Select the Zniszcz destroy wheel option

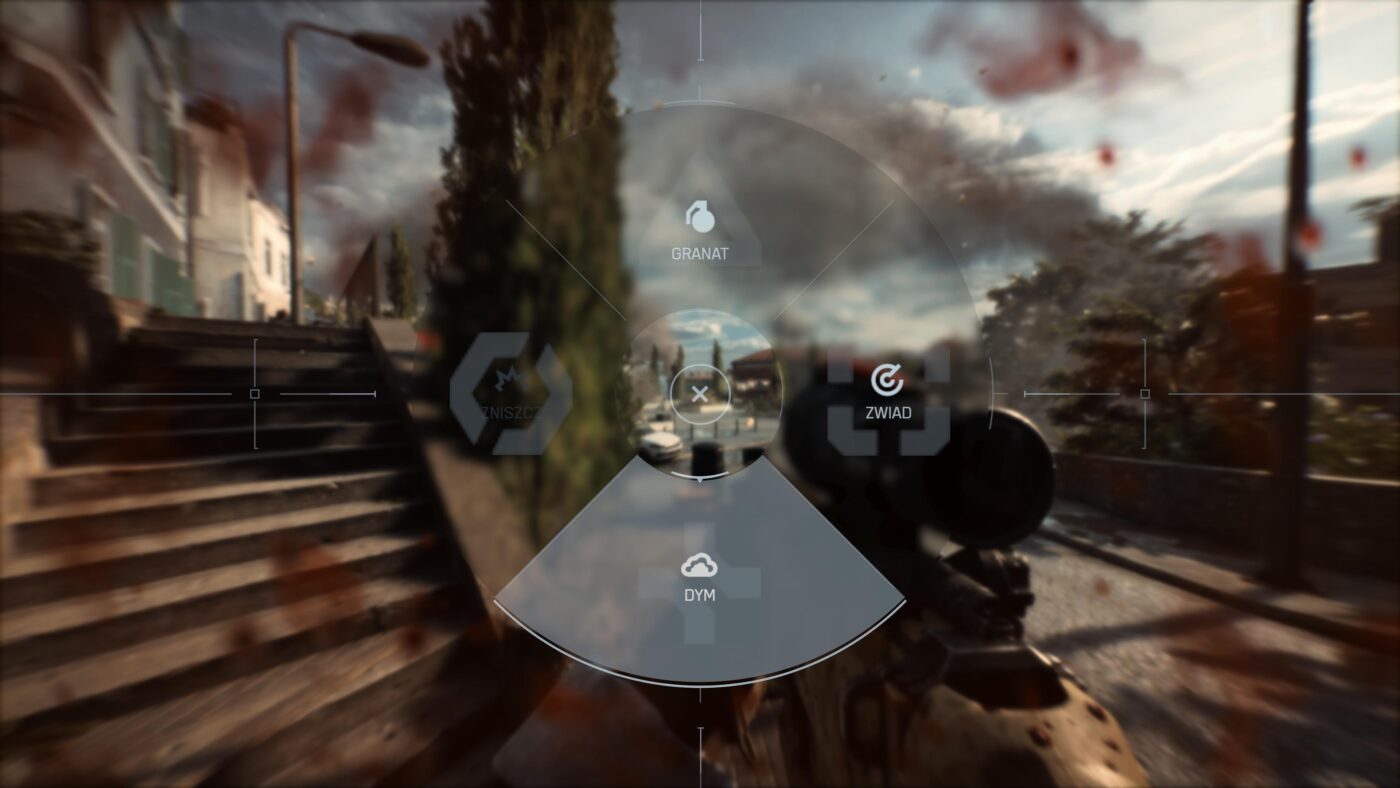512,393
